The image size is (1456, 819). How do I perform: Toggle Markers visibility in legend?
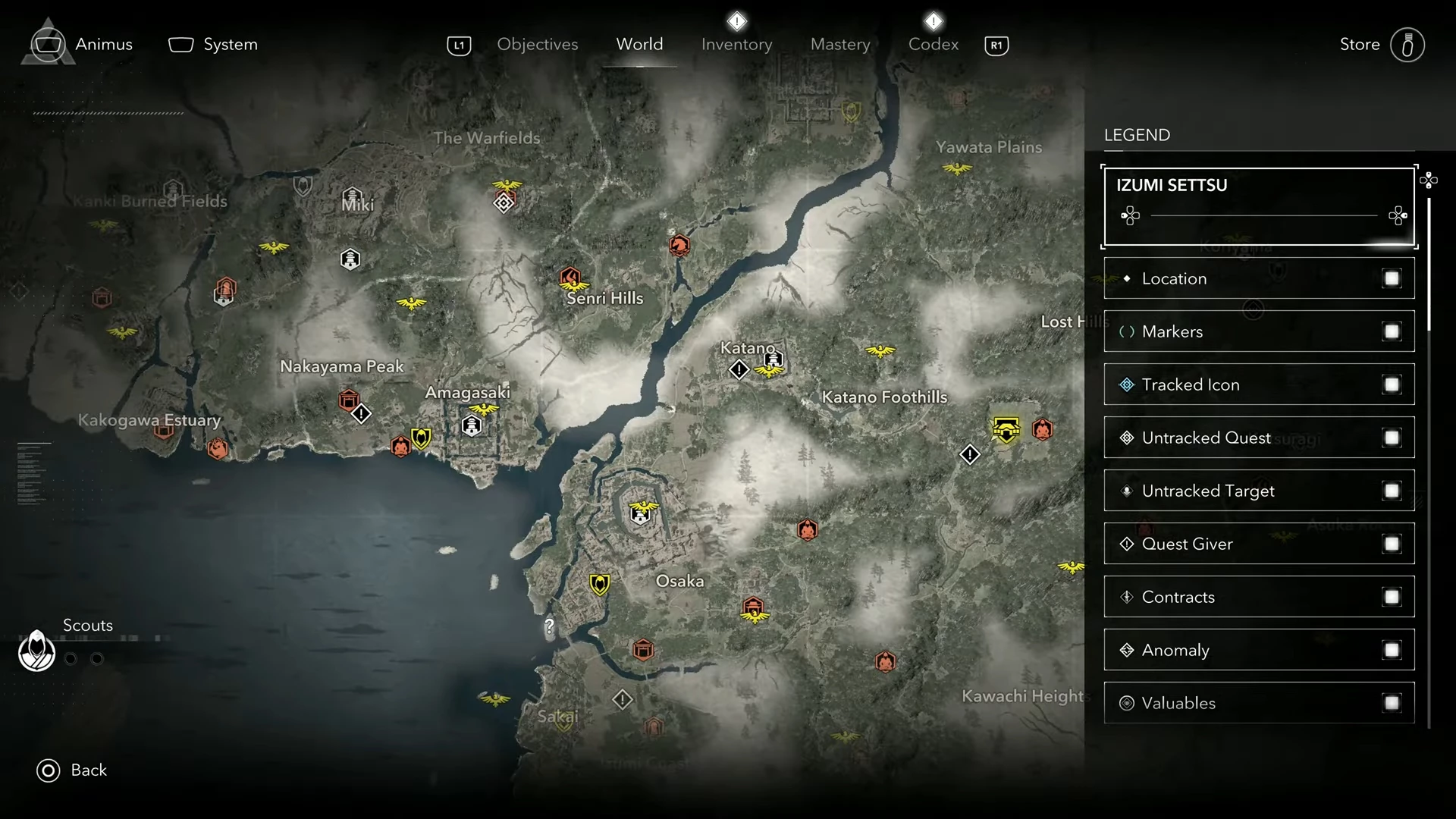[x=1391, y=331]
